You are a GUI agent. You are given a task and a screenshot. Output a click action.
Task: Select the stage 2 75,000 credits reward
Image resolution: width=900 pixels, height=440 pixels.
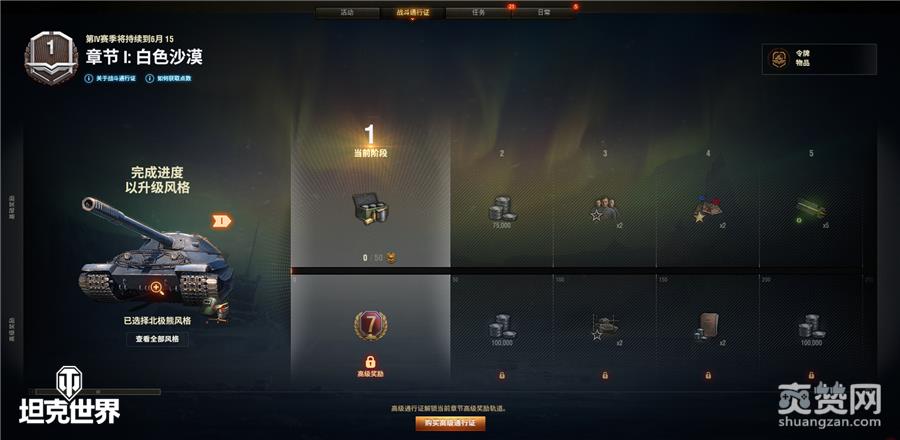[x=501, y=210]
